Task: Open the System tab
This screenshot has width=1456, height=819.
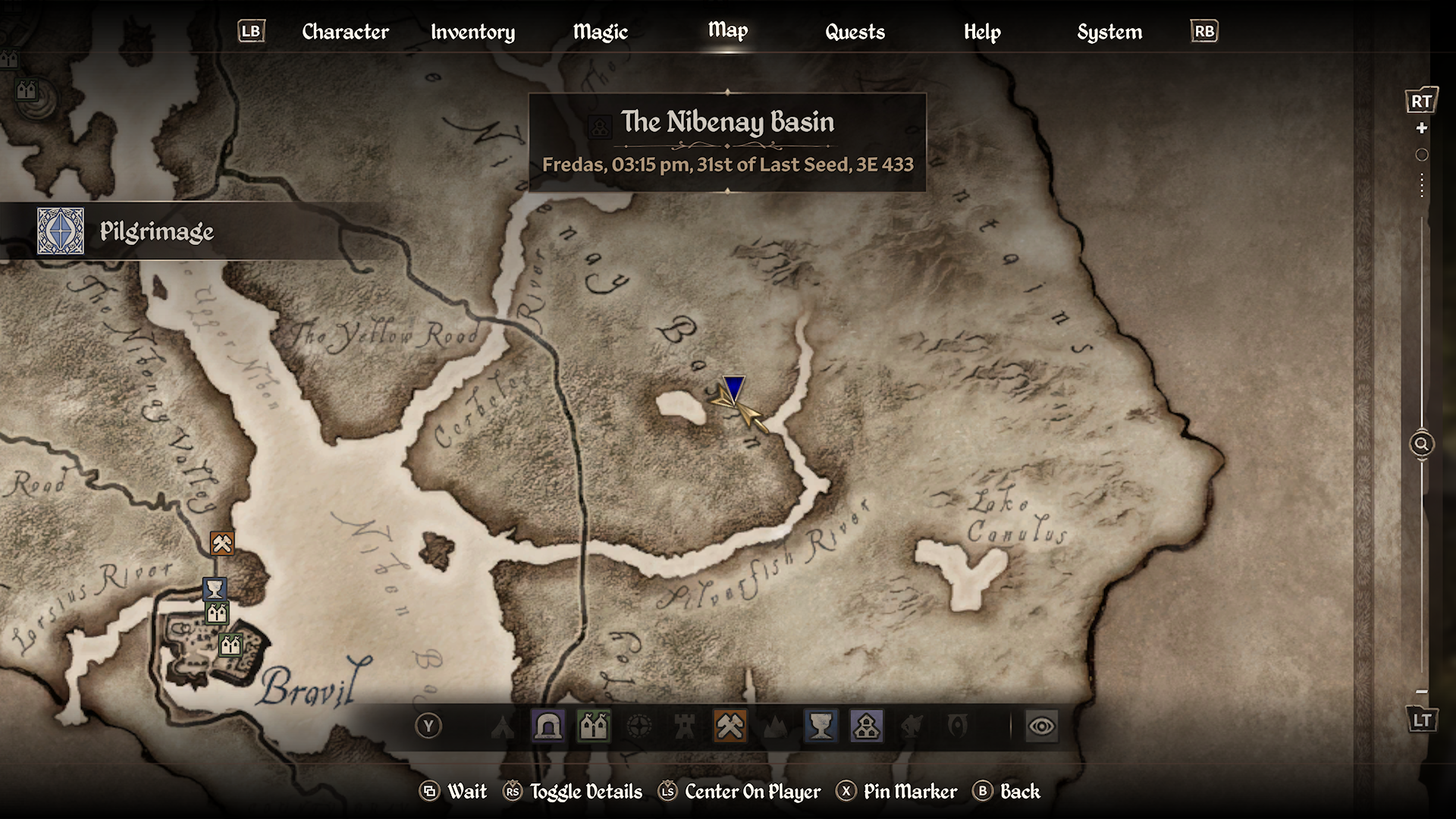Action: (x=1109, y=32)
